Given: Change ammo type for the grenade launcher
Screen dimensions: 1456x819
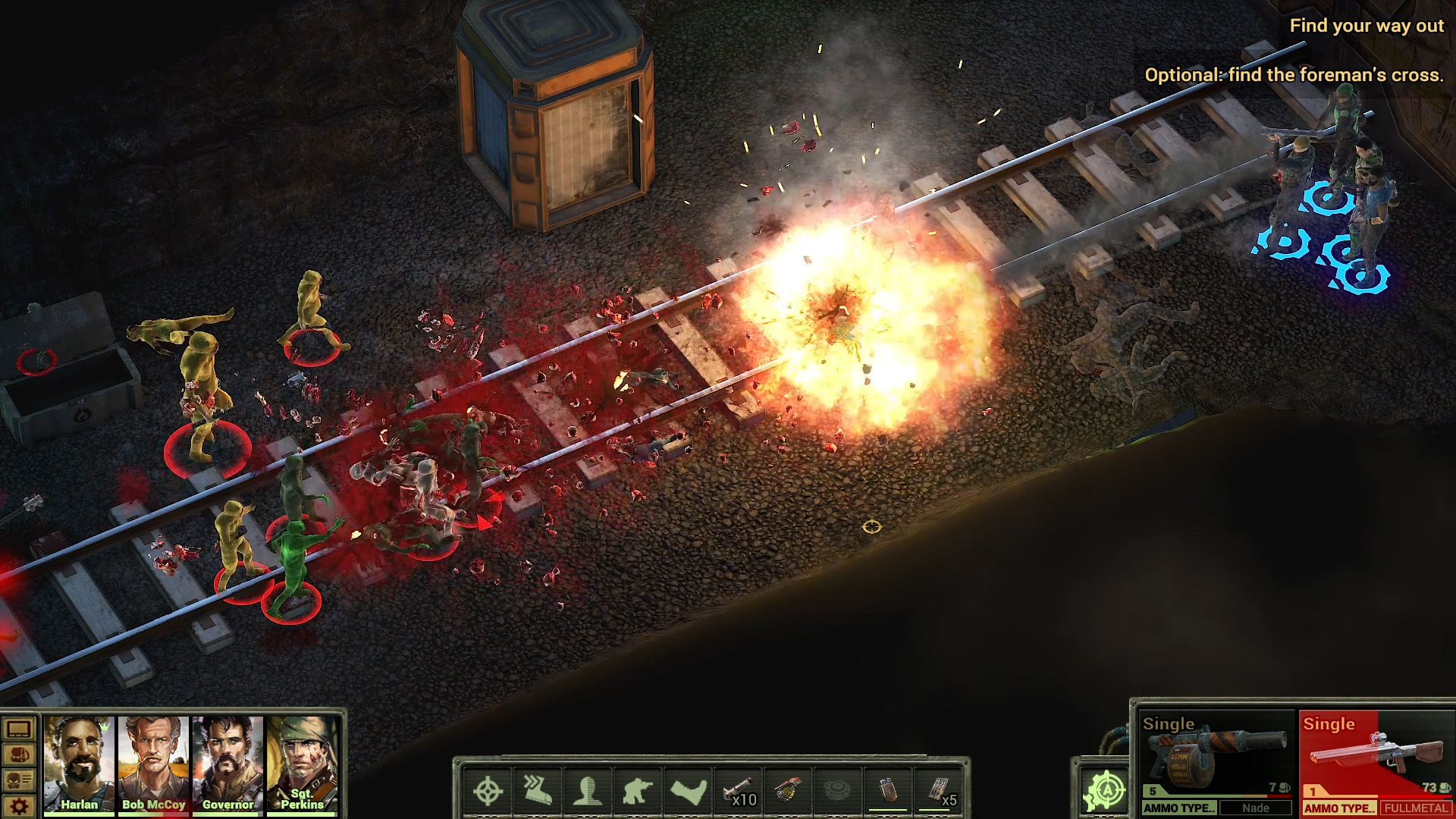Looking at the screenshot, I should point(1179,808).
